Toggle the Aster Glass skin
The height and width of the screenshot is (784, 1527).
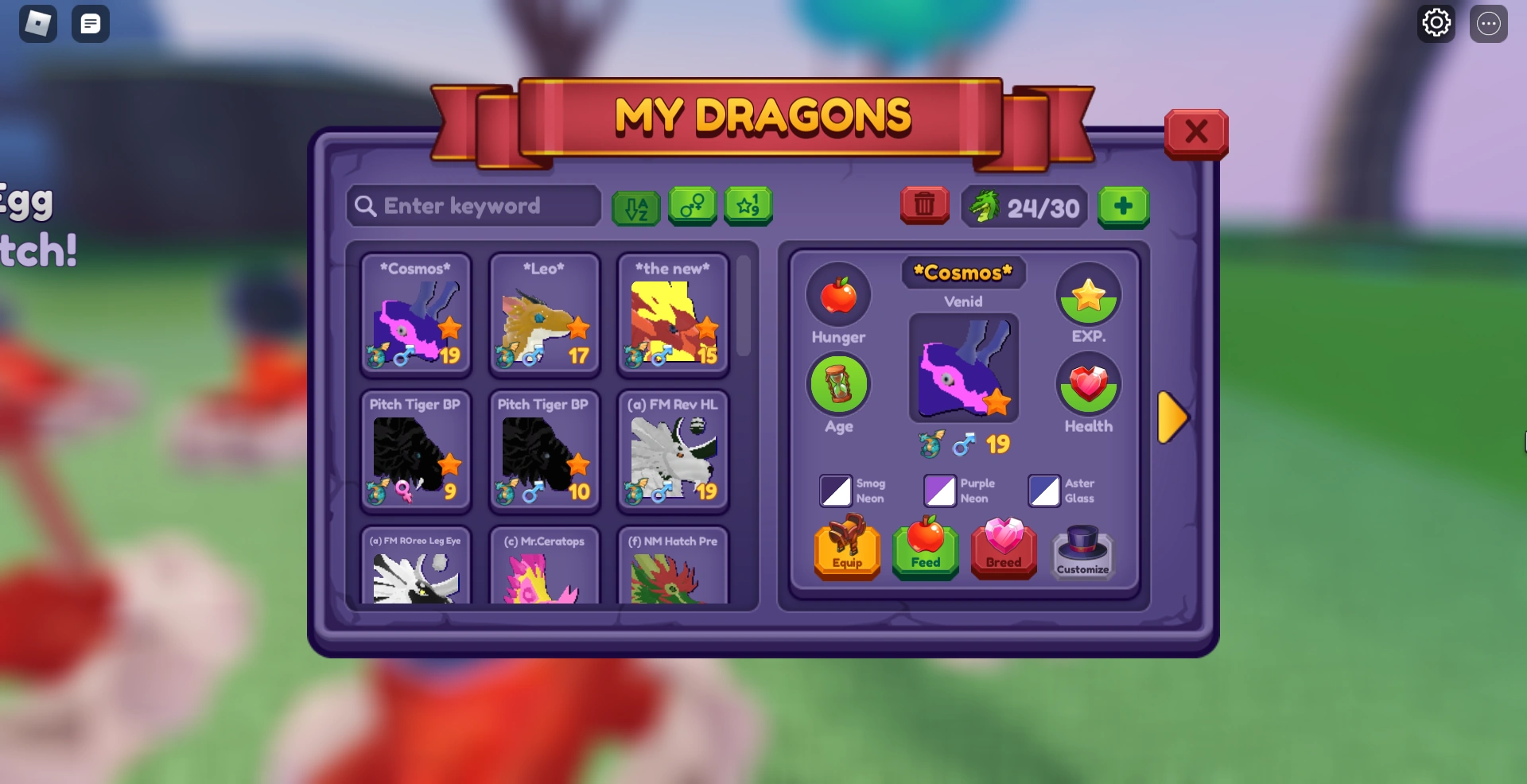tap(1044, 491)
